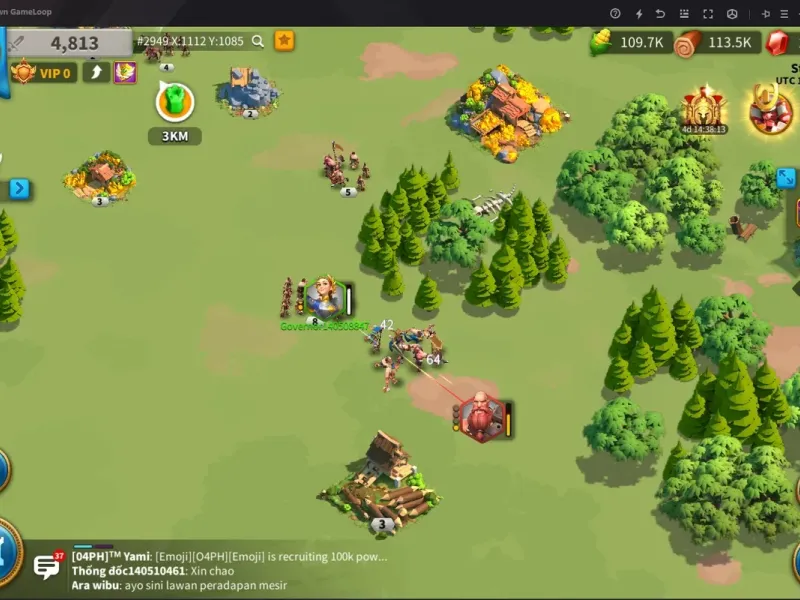Click the coordinate search magnifier icon
The width and height of the screenshot is (800, 600).
pos(258,41)
